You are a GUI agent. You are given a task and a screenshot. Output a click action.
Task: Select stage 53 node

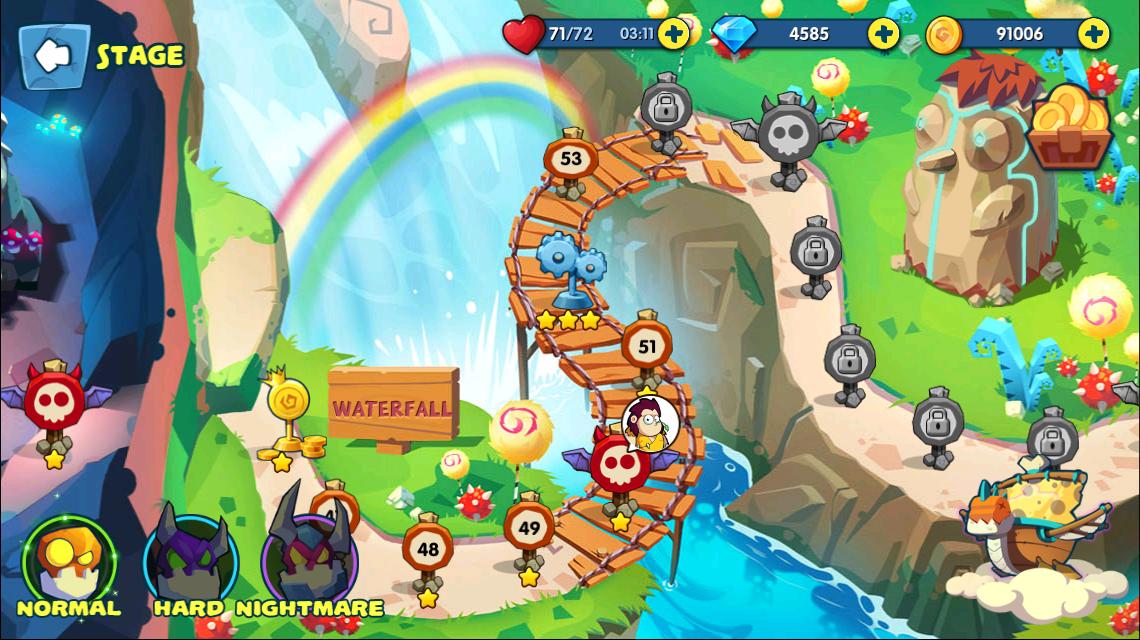[x=571, y=159]
